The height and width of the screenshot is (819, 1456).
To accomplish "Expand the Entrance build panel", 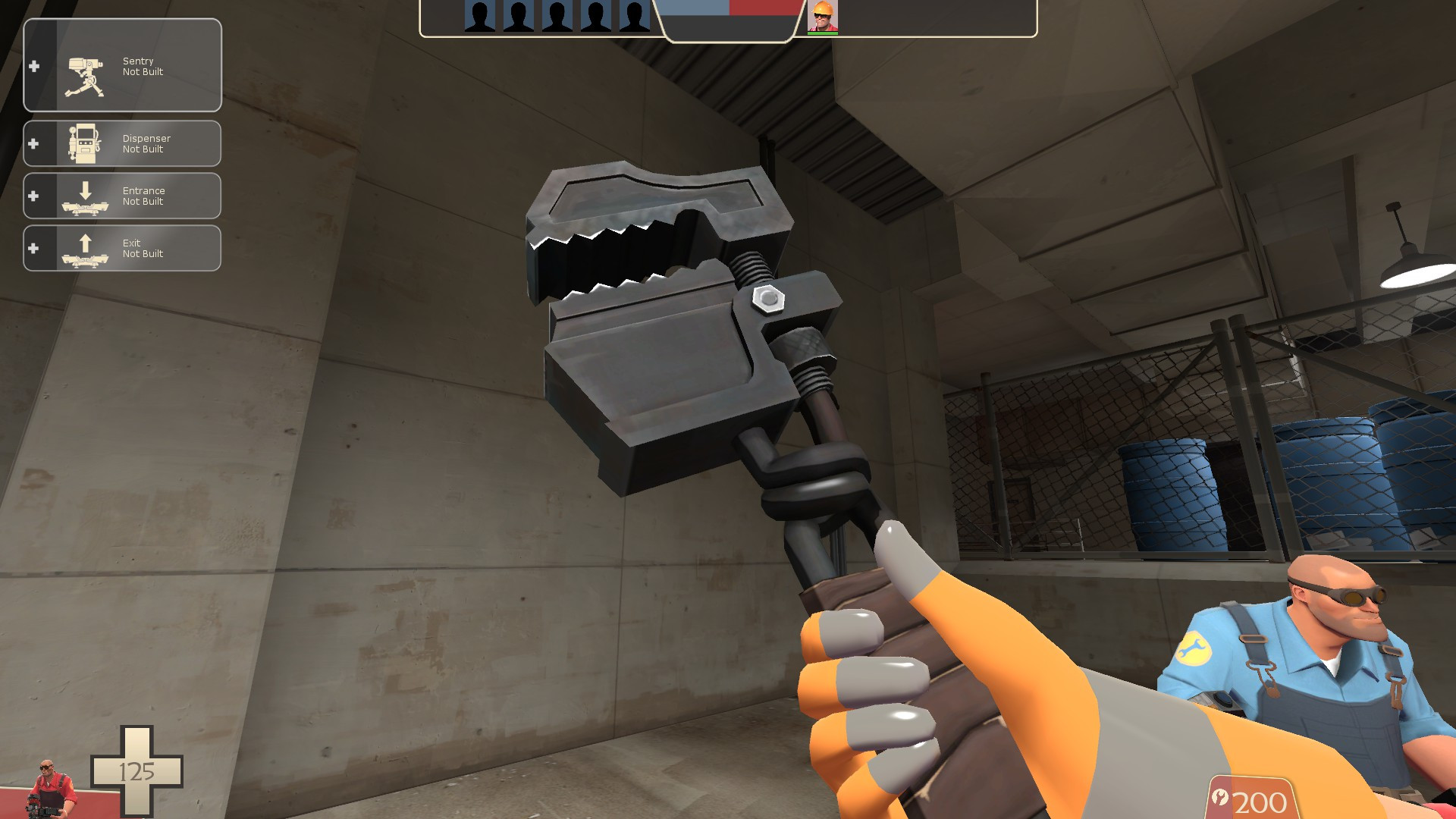I will (x=121, y=195).
